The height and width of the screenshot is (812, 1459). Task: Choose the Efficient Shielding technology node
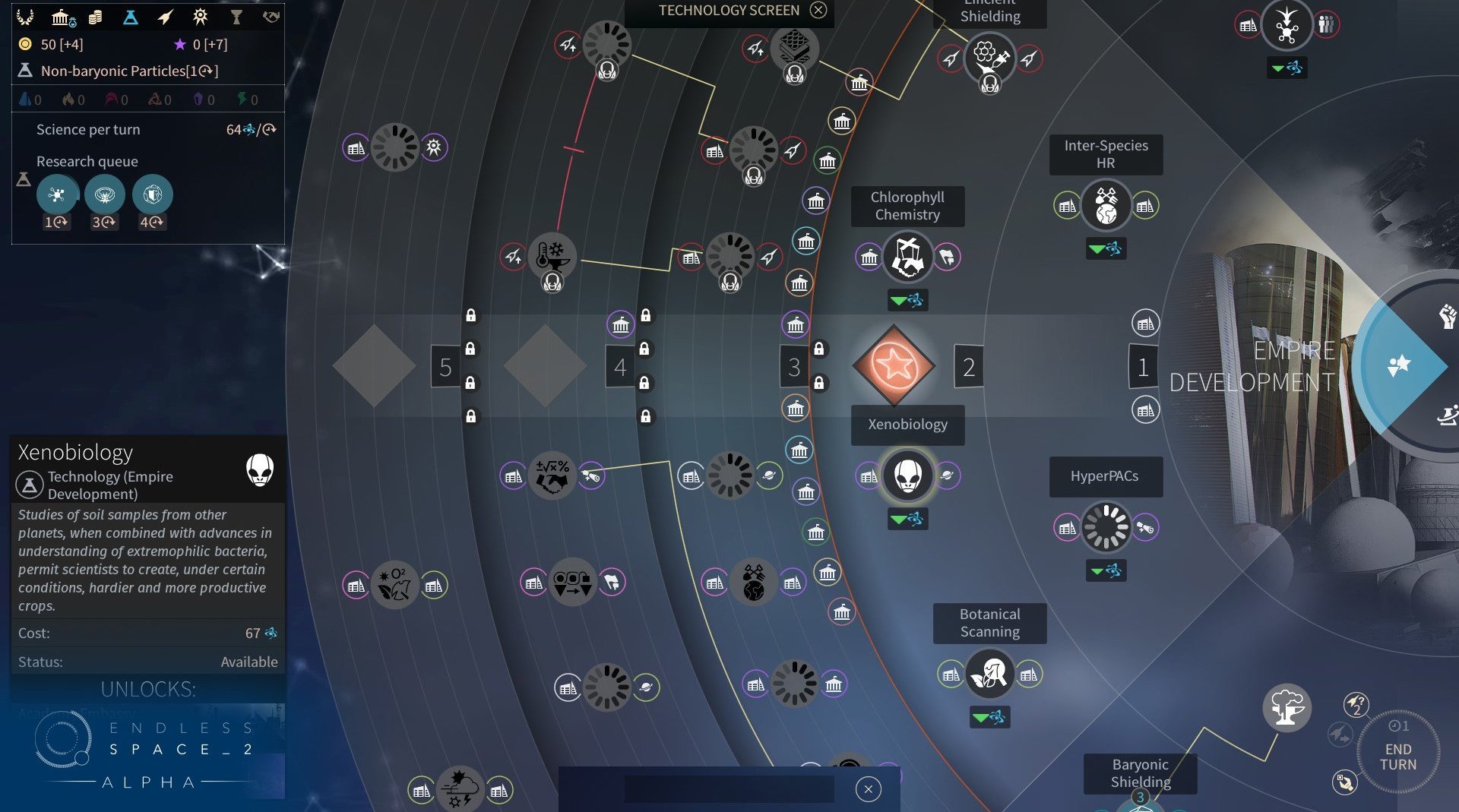coord(989,58)
